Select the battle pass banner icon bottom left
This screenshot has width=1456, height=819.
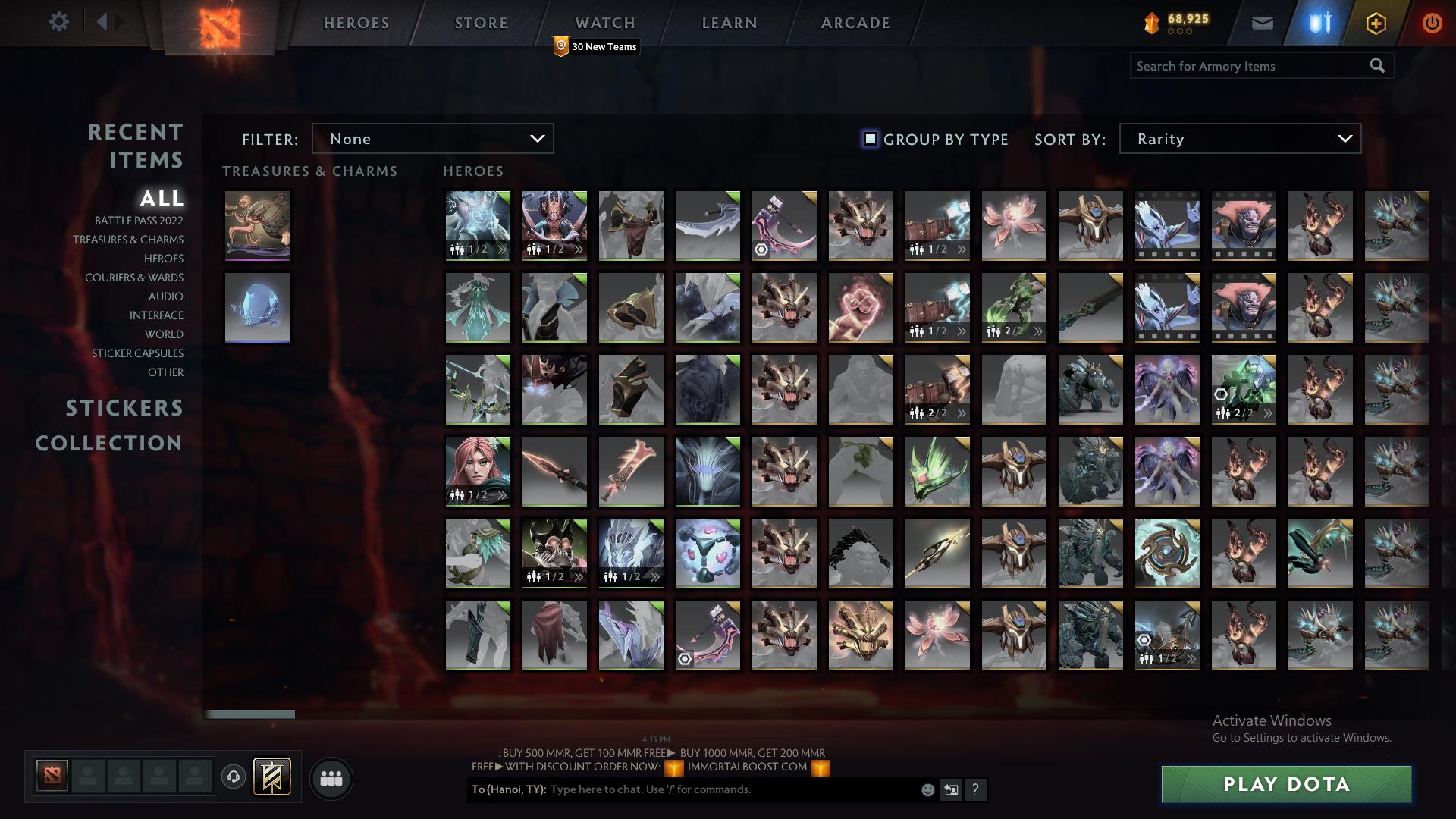[x=271, y=777]
